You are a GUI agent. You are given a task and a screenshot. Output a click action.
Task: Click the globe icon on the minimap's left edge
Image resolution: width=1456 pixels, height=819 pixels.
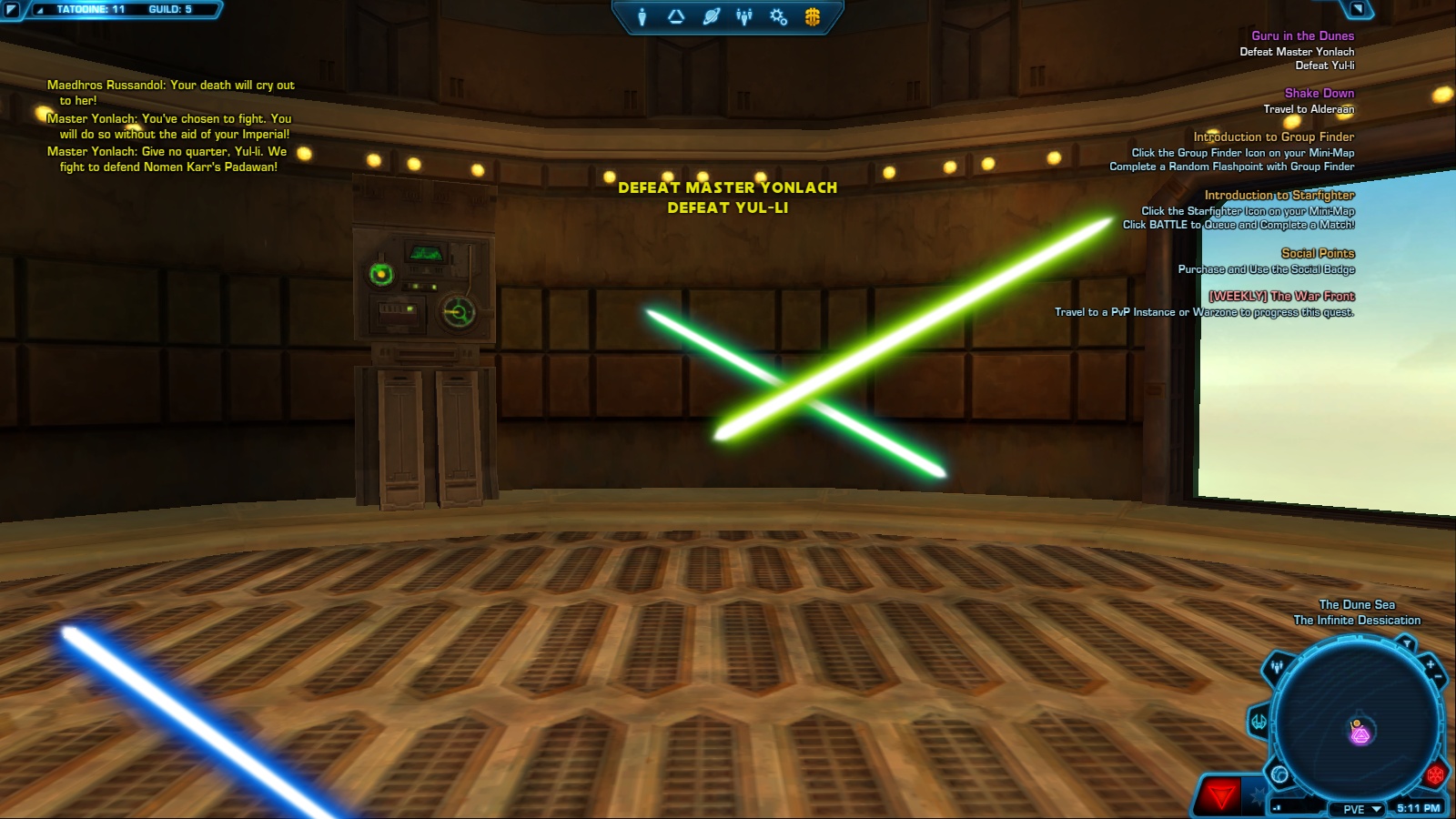point(1279,775)
